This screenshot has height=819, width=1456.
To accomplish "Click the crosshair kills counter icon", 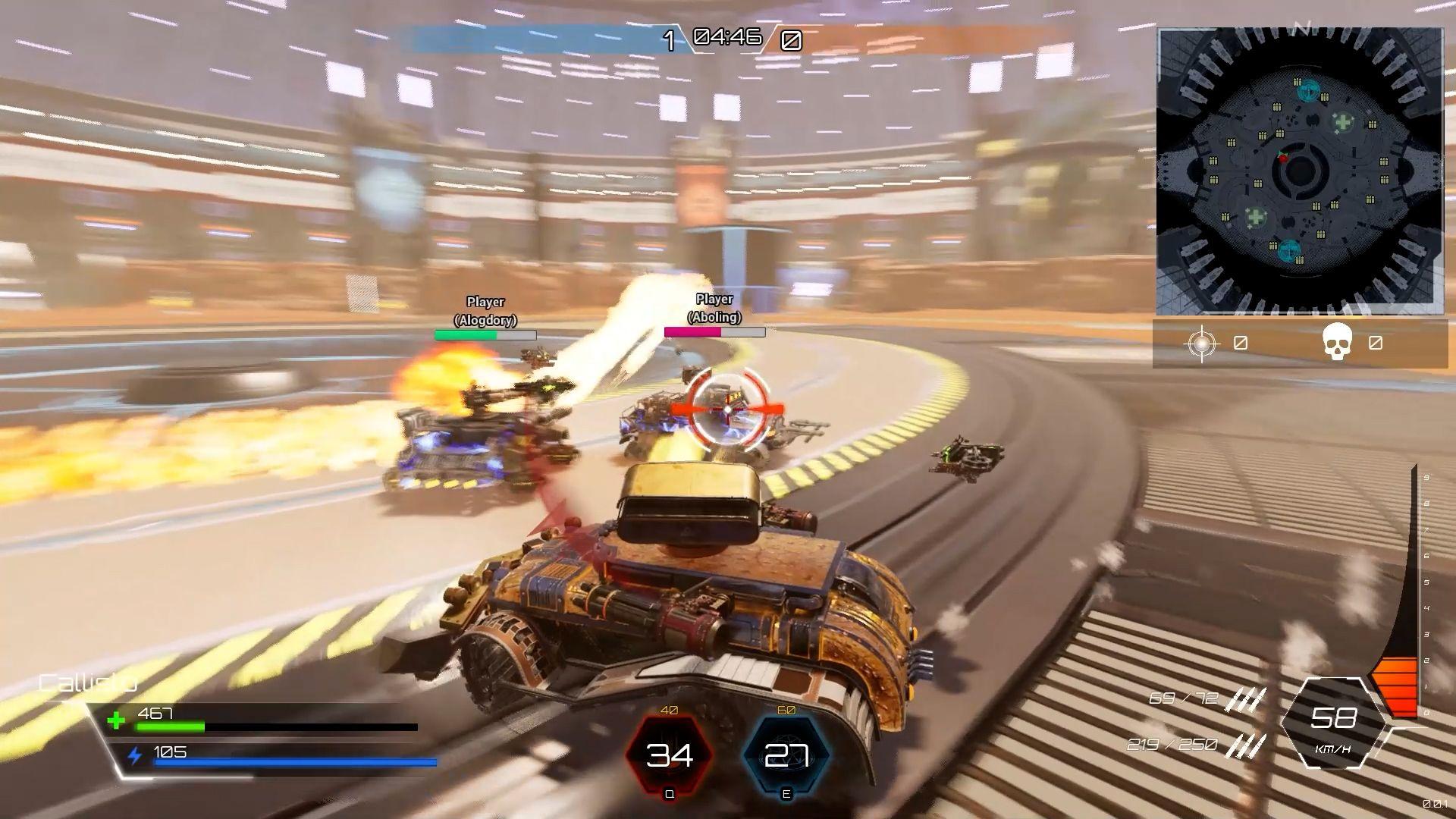I will click(x=1202, y=343).
